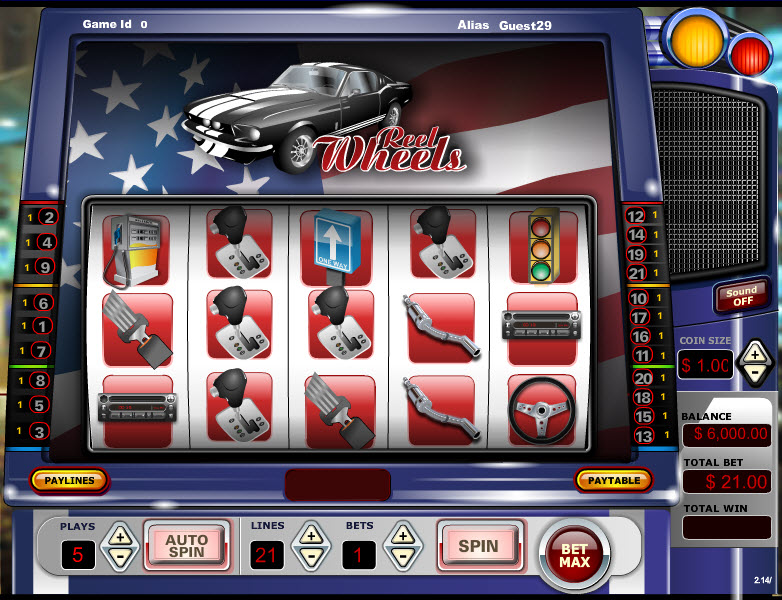Image resolution: width=782 pixels, height=600 pixels.
Task: Hit the red Bet Max button
Action: [x=574, y=554]
